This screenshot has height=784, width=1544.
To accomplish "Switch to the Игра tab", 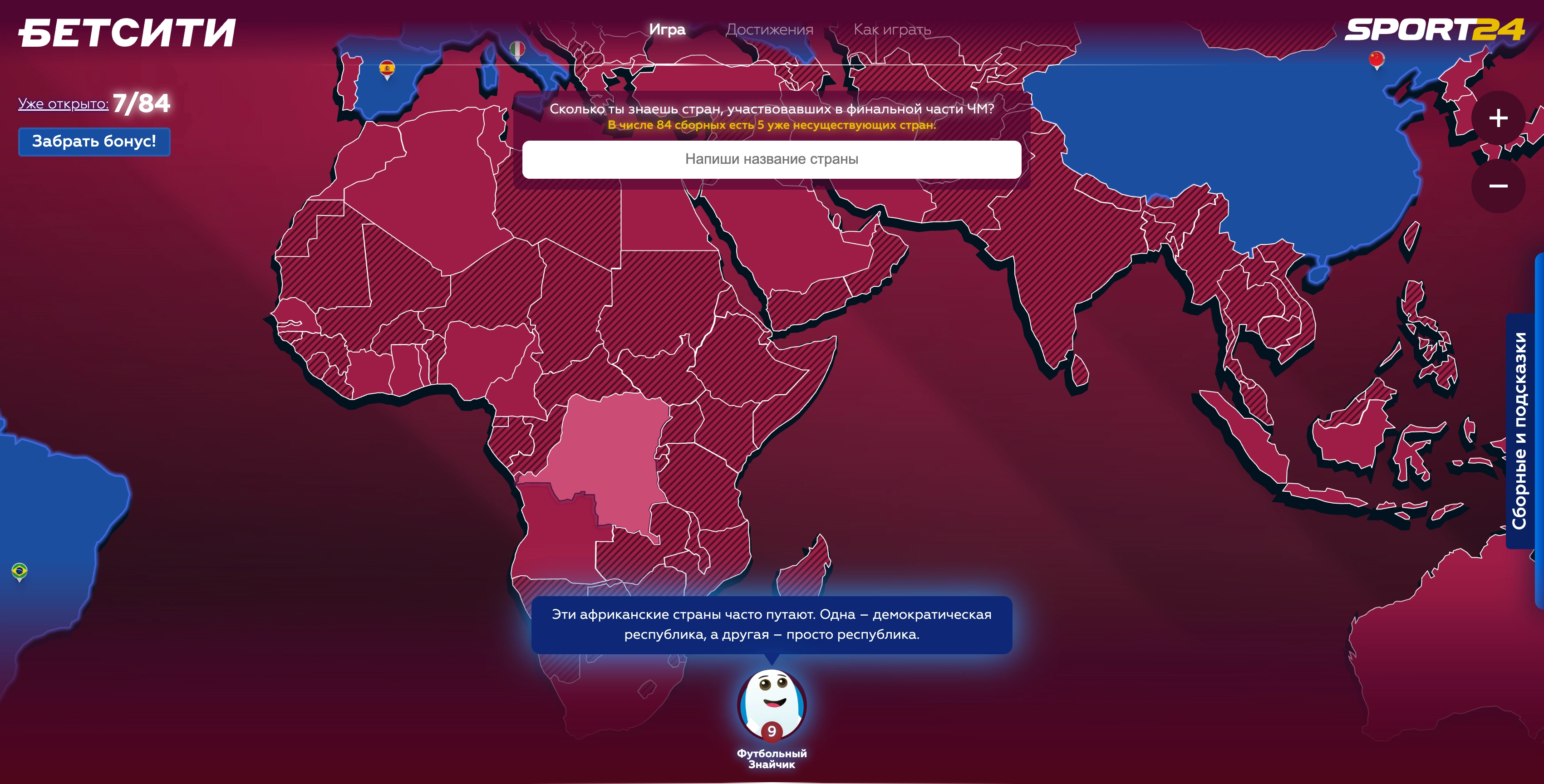I will [667, 29].
